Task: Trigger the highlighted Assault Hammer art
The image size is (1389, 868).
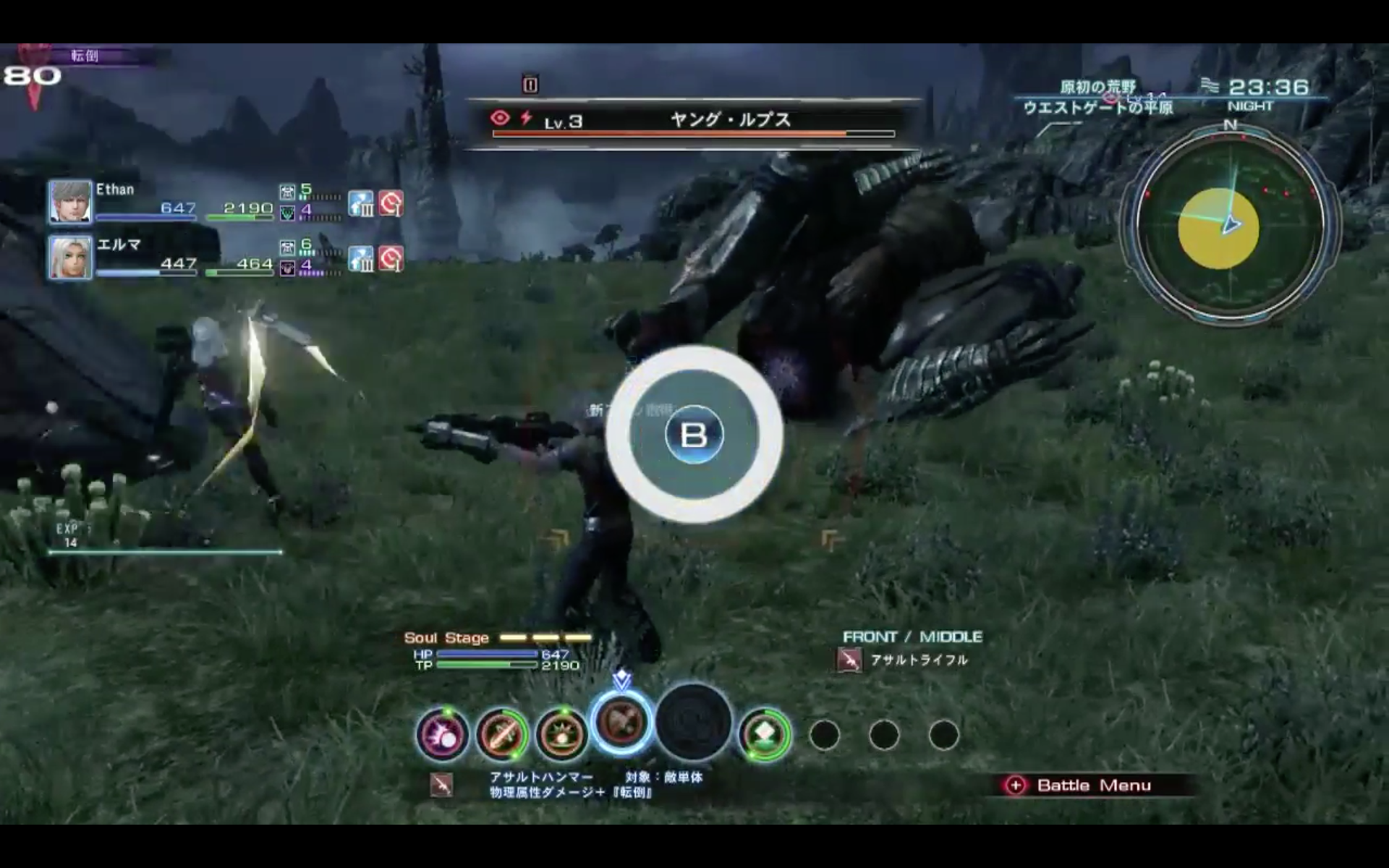Action: point(621,722)
